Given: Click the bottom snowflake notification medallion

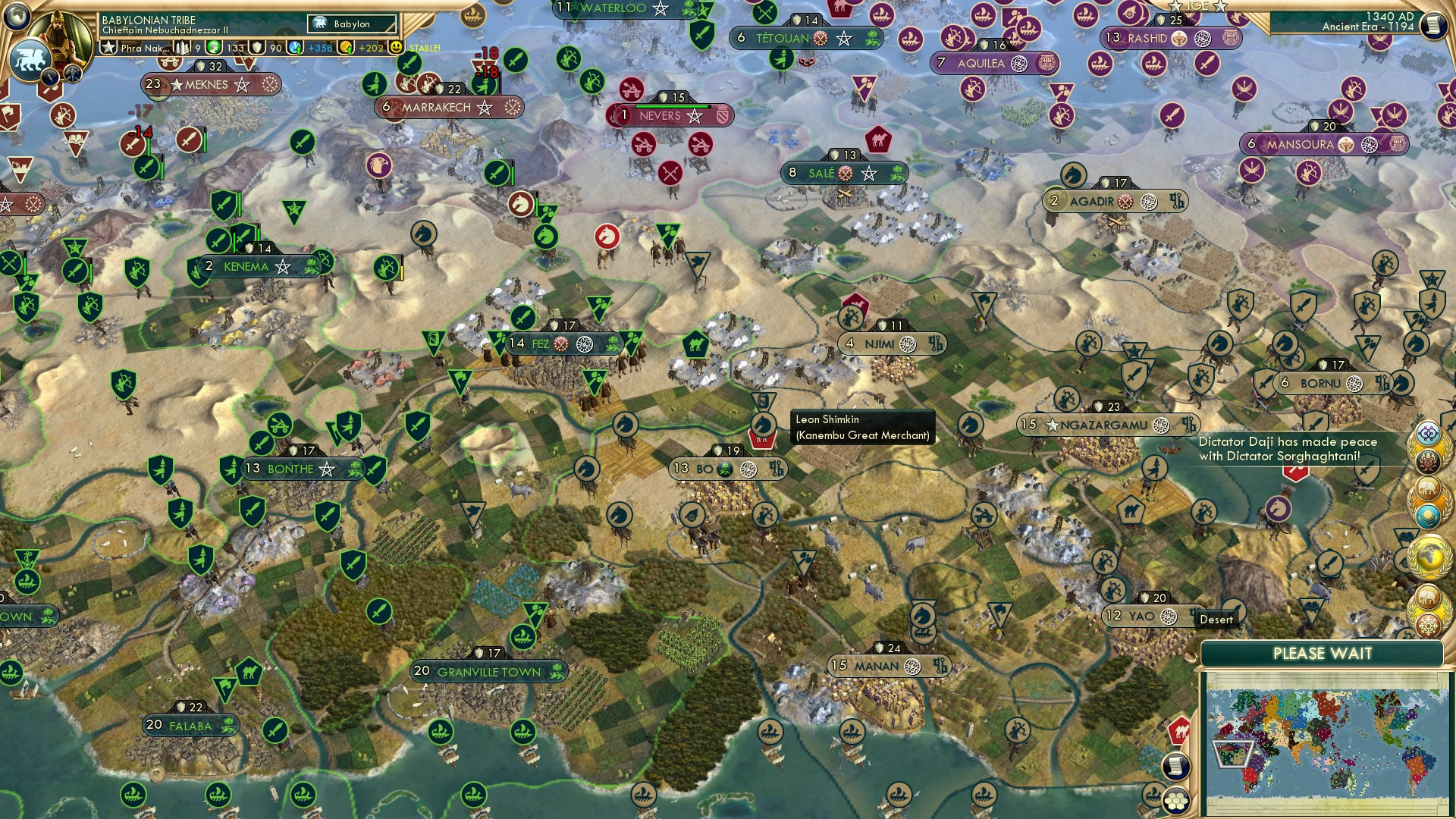Looking at the screenshot, I should (1428, 627).
